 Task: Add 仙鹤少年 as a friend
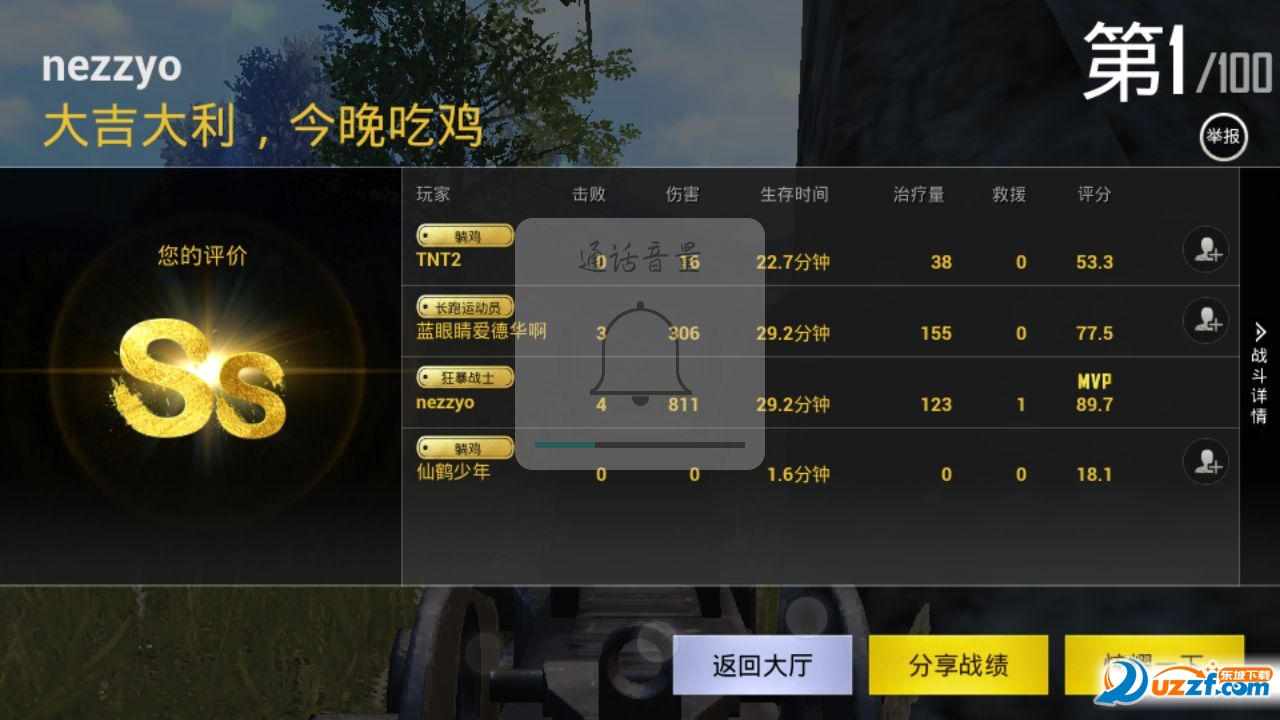(x=1205, y=462)
